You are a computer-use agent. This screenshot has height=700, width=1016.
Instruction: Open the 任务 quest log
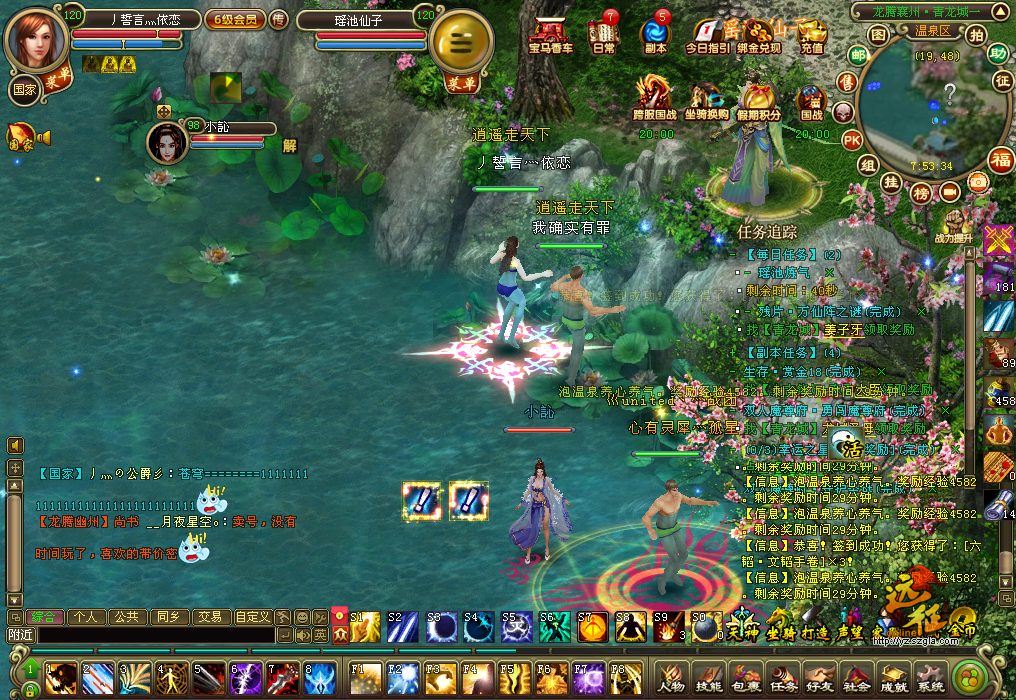(782, 678)
